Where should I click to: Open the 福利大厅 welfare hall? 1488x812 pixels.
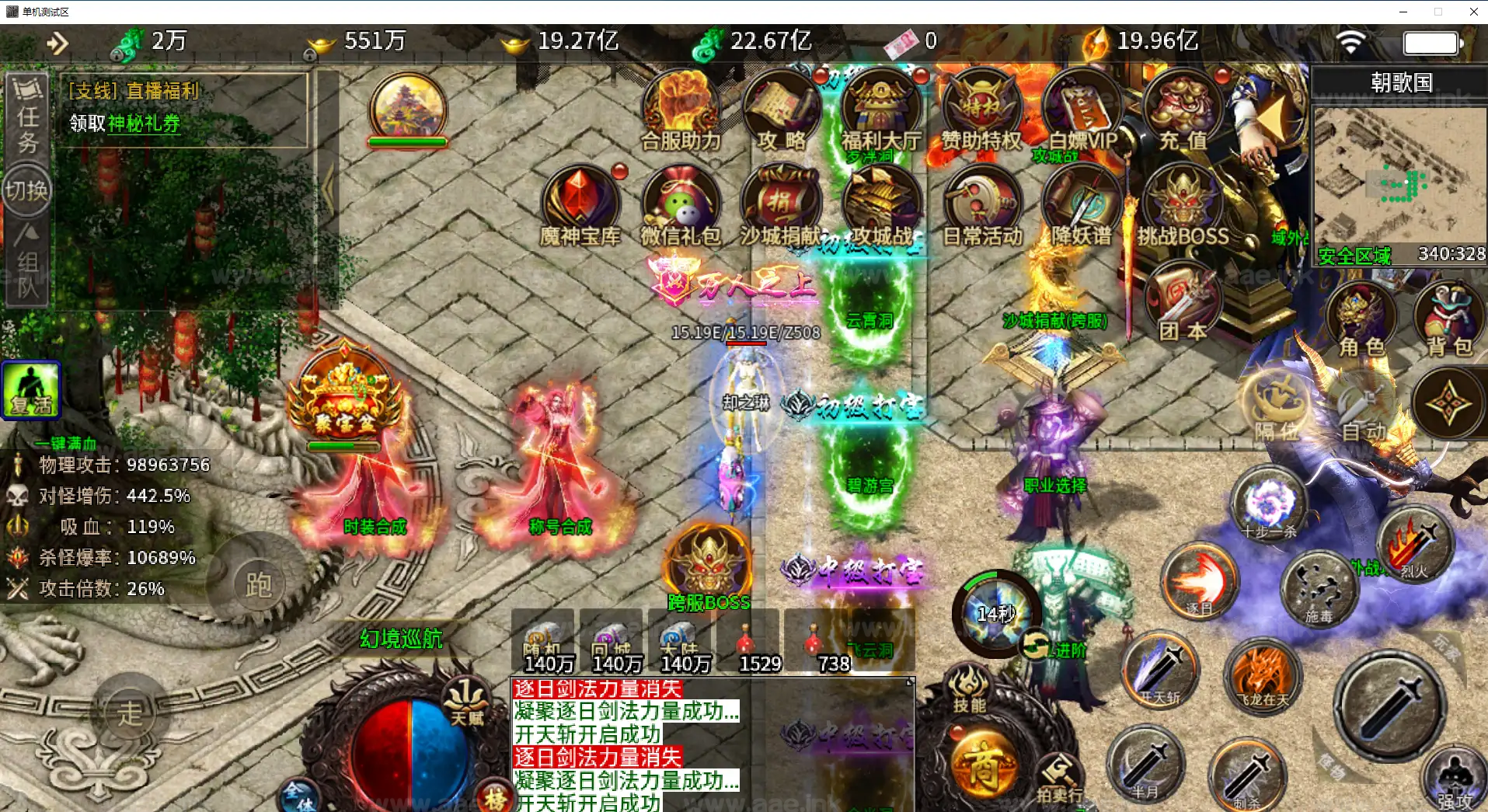click(x=880, y=110)
